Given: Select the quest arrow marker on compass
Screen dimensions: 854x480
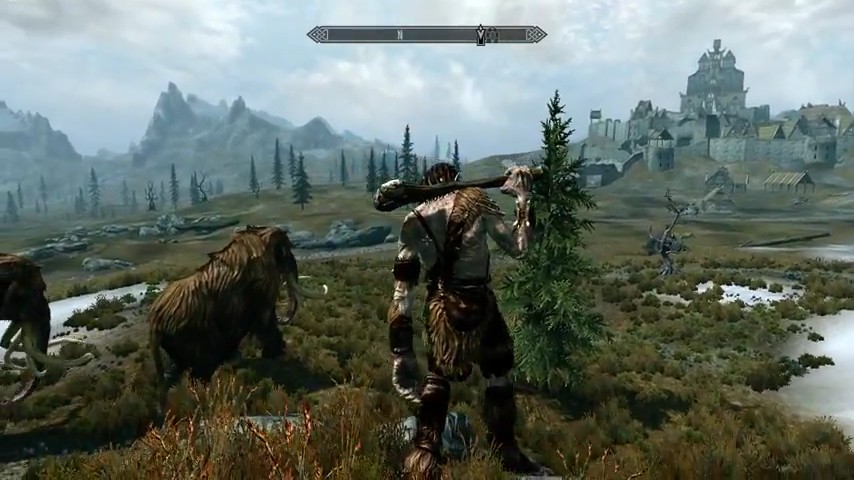Looking at the screenshot, I should pos(481,35).
